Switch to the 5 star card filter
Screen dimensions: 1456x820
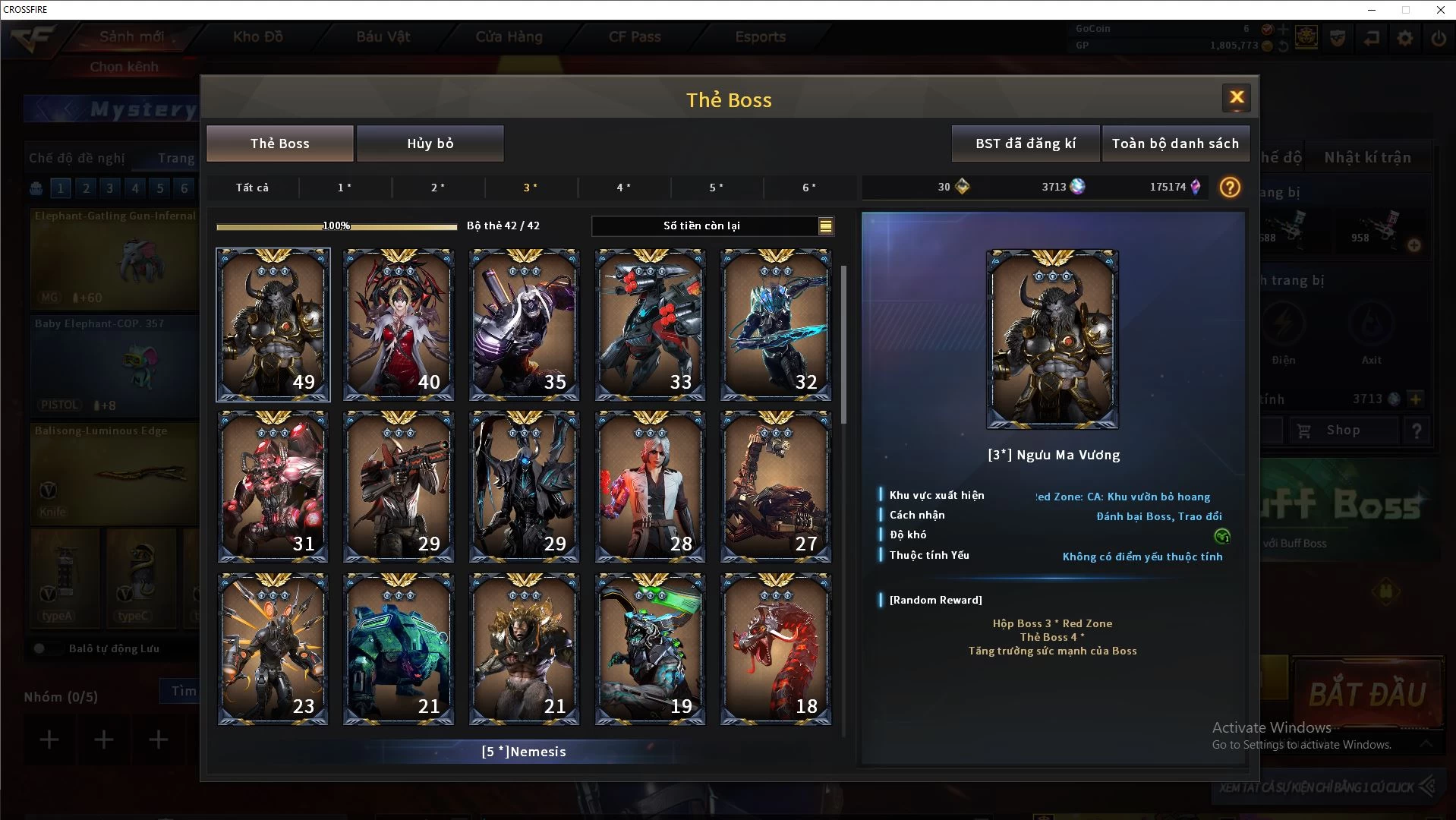[x=716, y=188]
